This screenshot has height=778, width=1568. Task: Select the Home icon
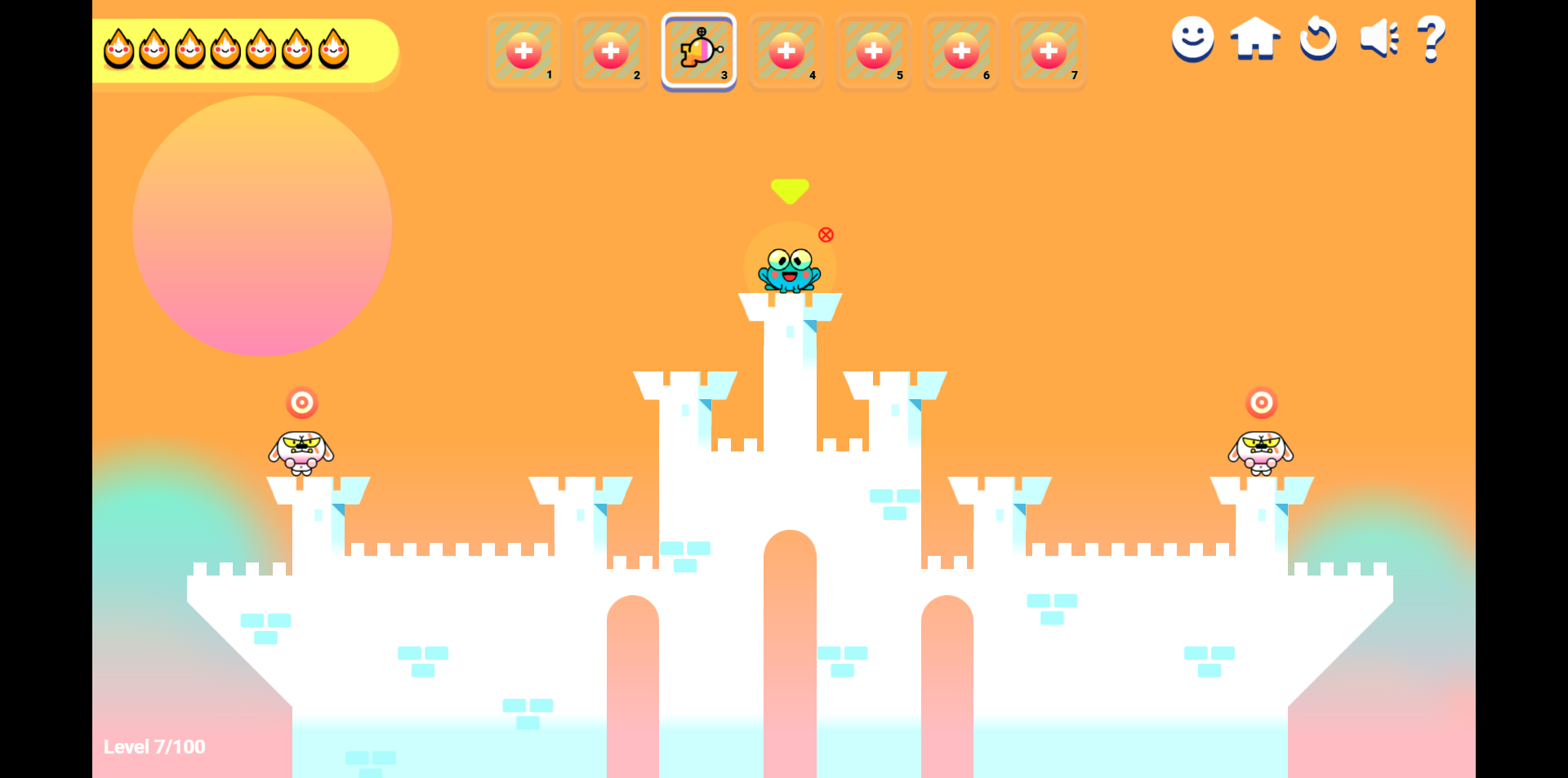1255,38
